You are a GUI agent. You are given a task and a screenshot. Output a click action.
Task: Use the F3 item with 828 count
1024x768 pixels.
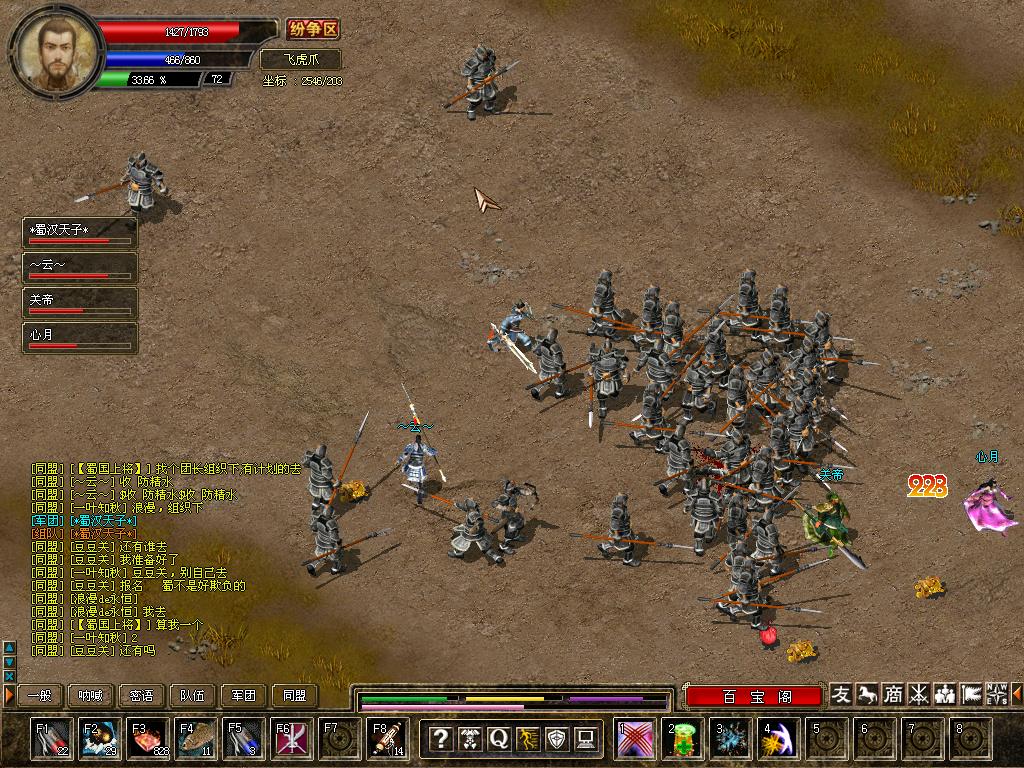click(x=147, y=739)
